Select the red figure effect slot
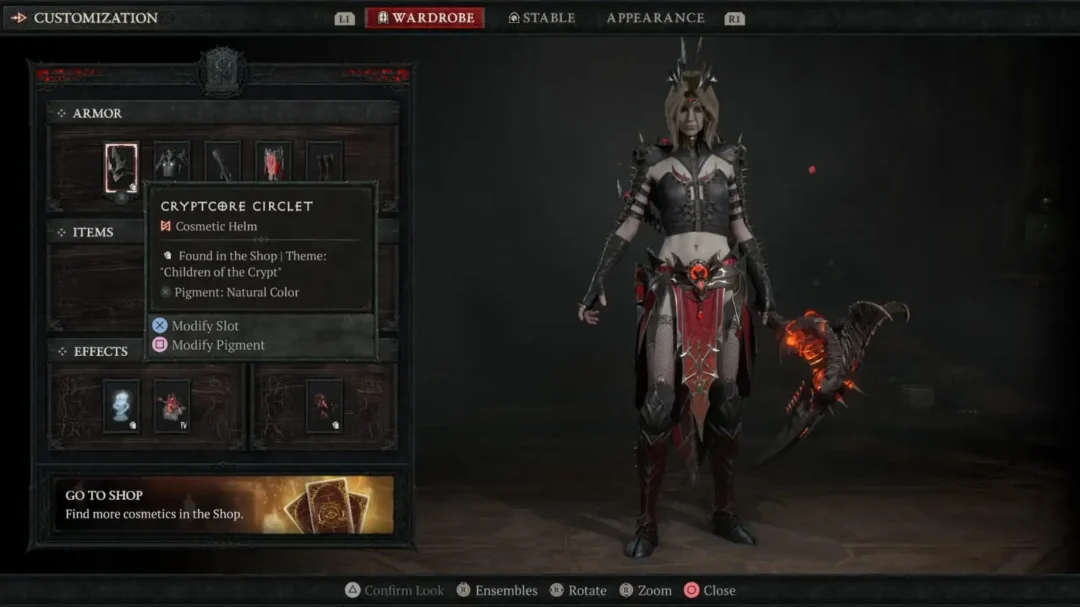 (x=323, y=405)
